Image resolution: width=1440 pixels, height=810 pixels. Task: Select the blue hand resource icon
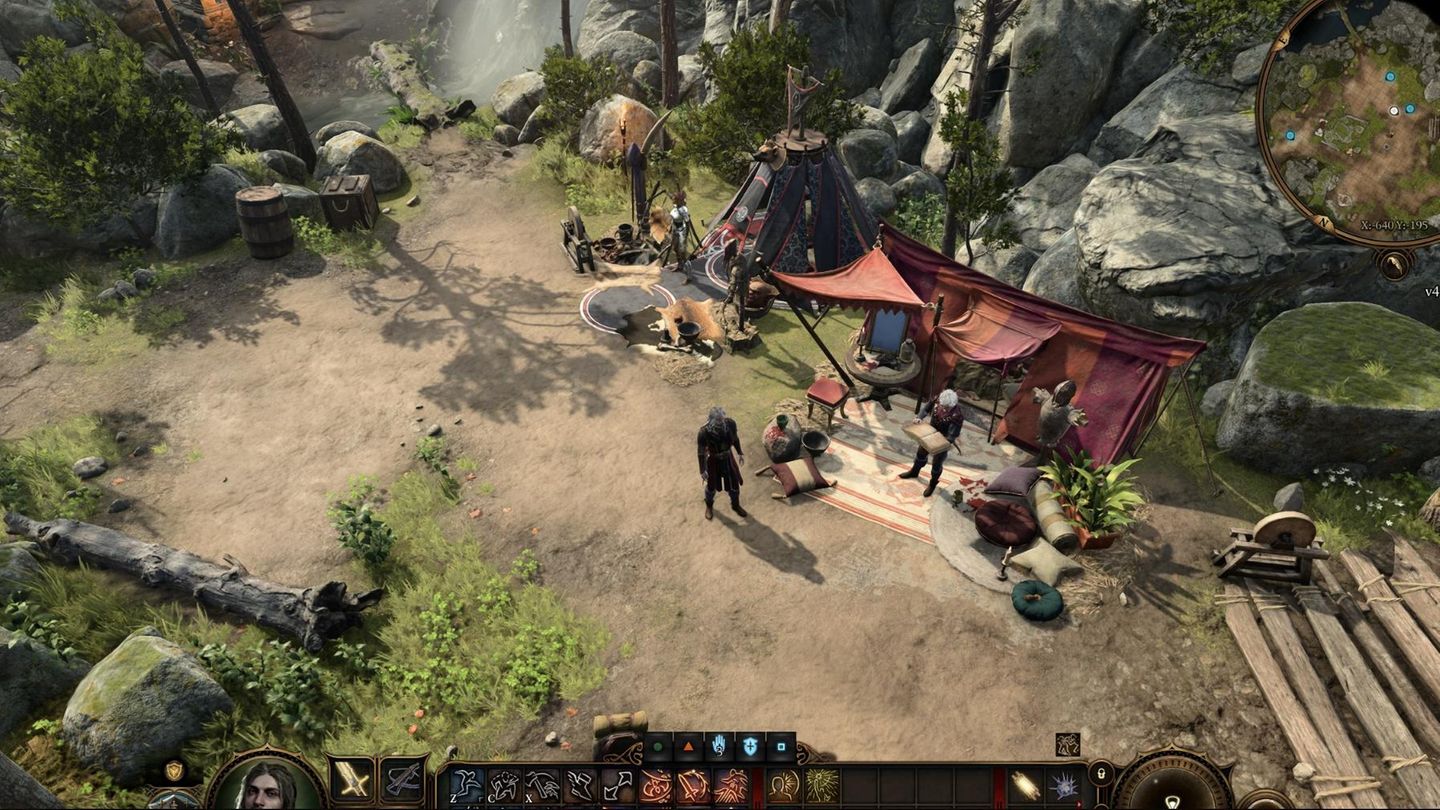tap(718, 746)
